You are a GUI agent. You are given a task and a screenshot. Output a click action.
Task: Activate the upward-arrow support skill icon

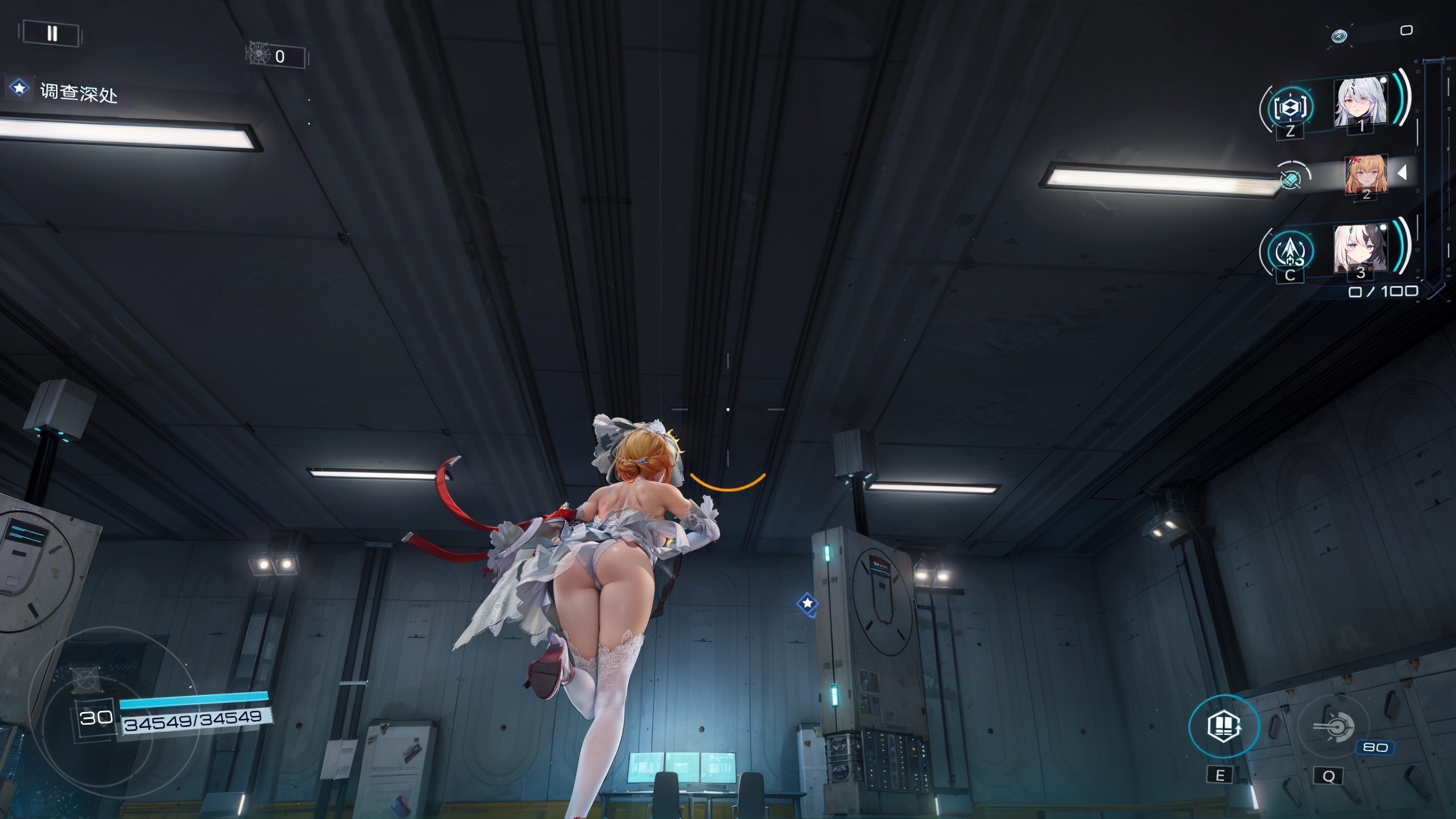click(x=1290, y=251)
